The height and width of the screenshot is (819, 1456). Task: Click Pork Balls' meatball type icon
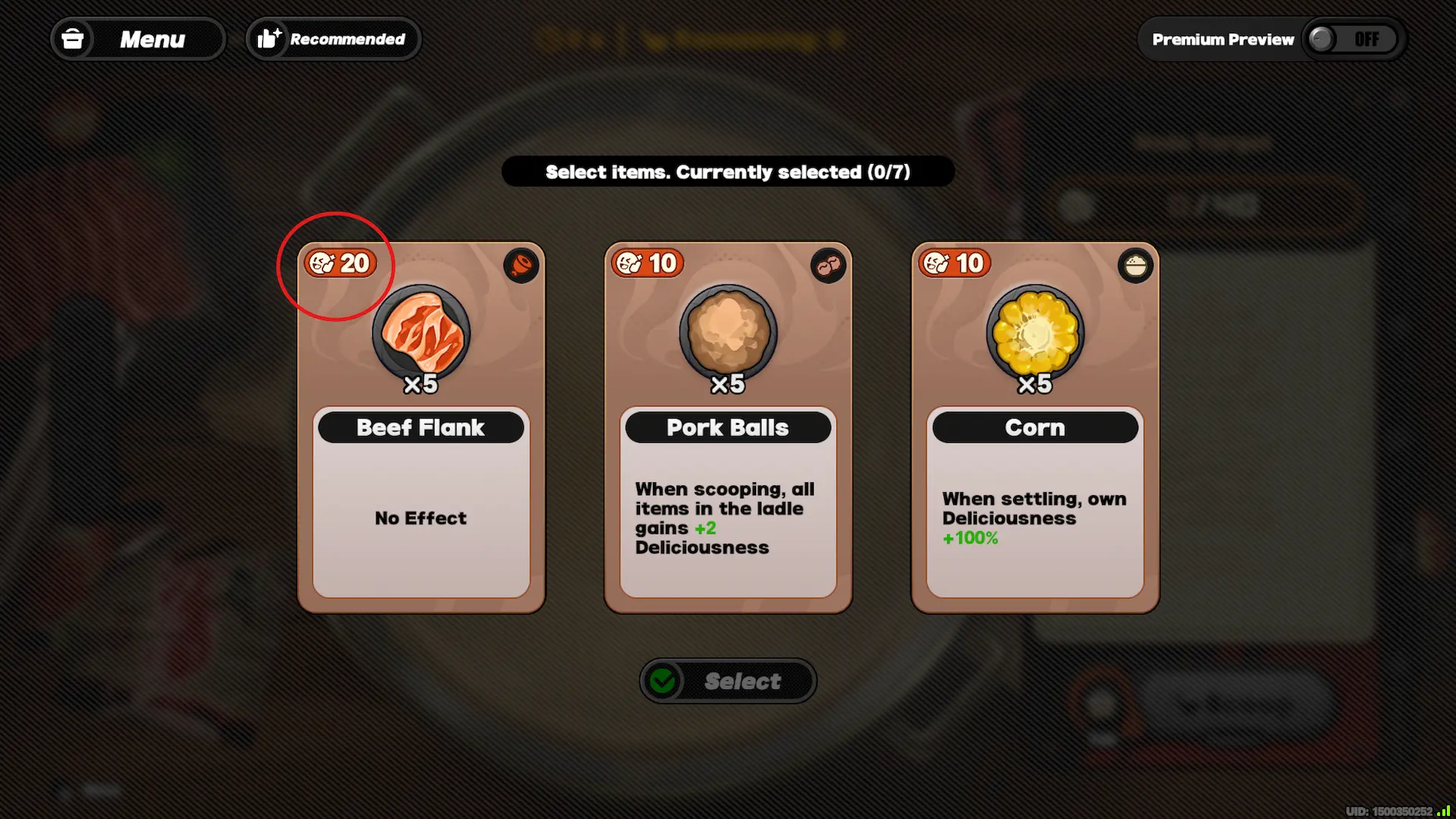pos(828,265)
